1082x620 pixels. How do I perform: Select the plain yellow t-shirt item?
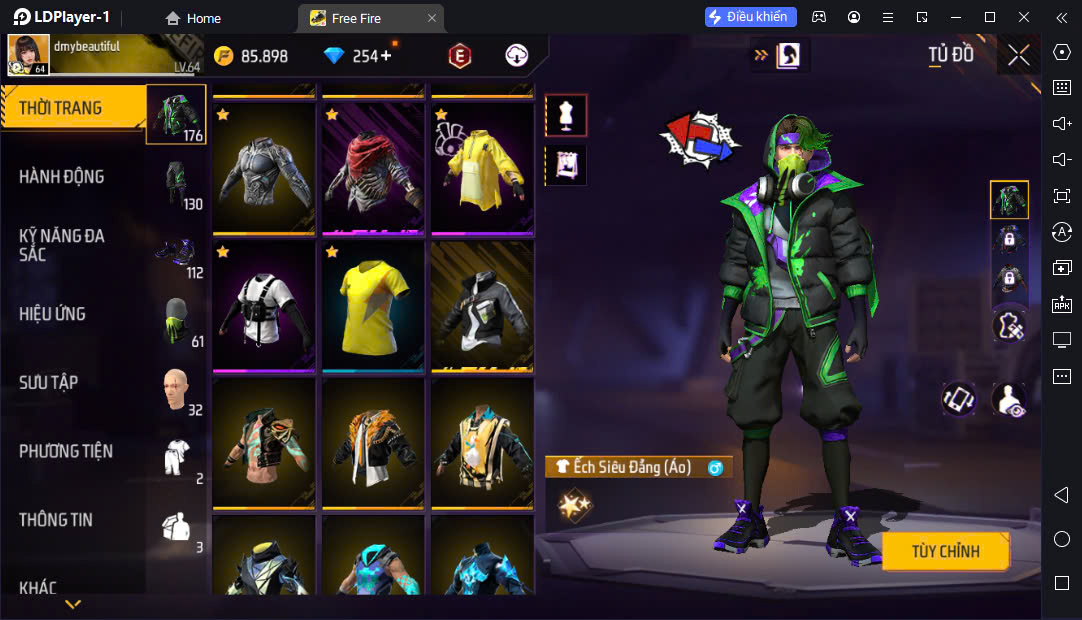(x=373, y=304)
